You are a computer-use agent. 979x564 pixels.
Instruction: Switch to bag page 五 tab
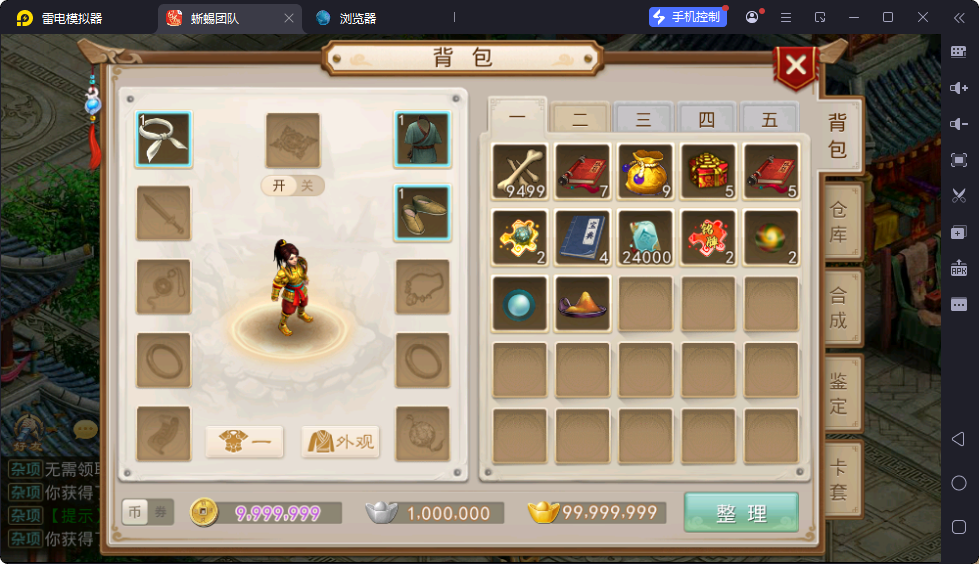click(769, 120)
